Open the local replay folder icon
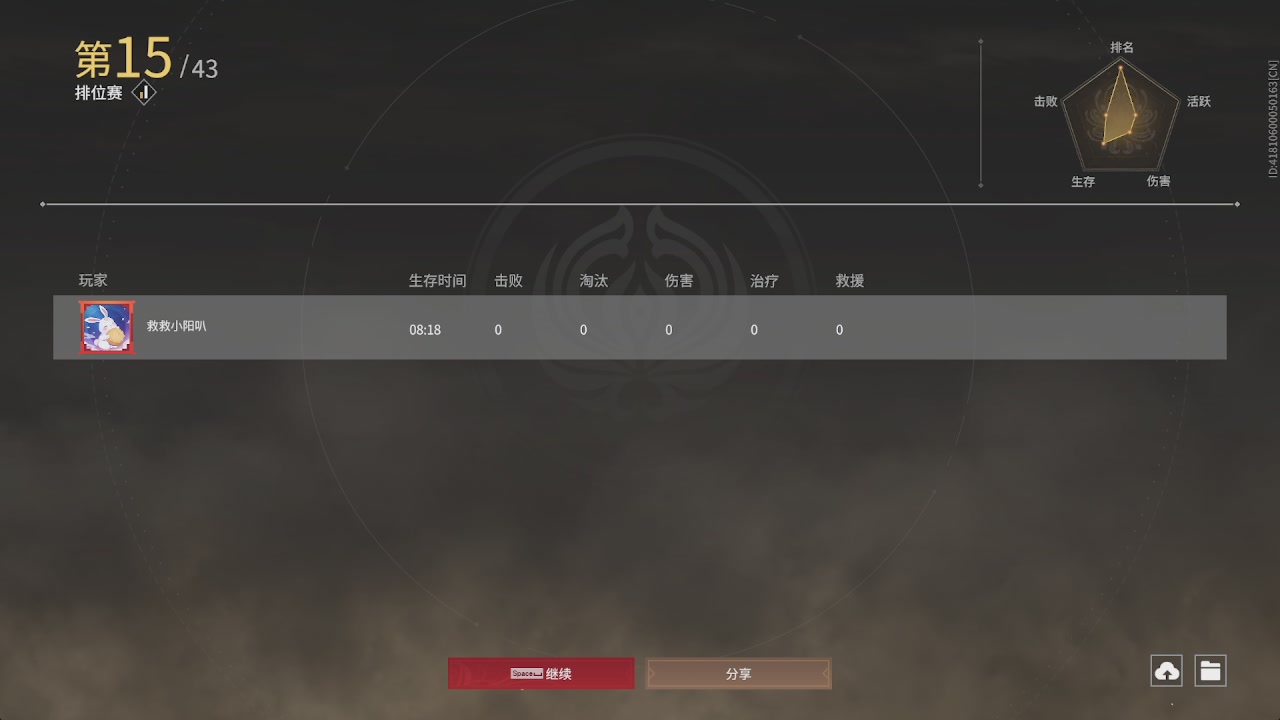 point(1210,670)
